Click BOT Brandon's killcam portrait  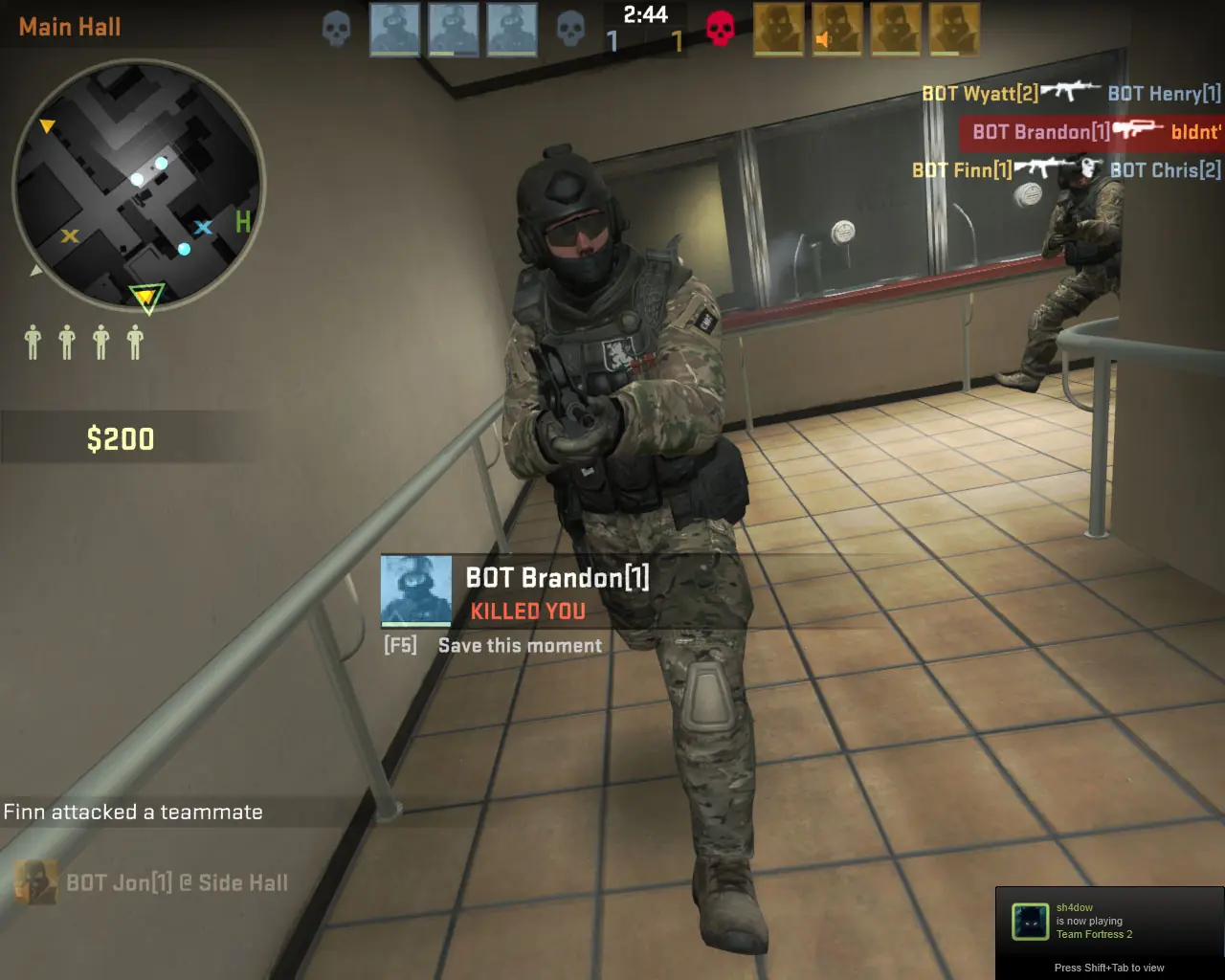(x=415, y=590)
